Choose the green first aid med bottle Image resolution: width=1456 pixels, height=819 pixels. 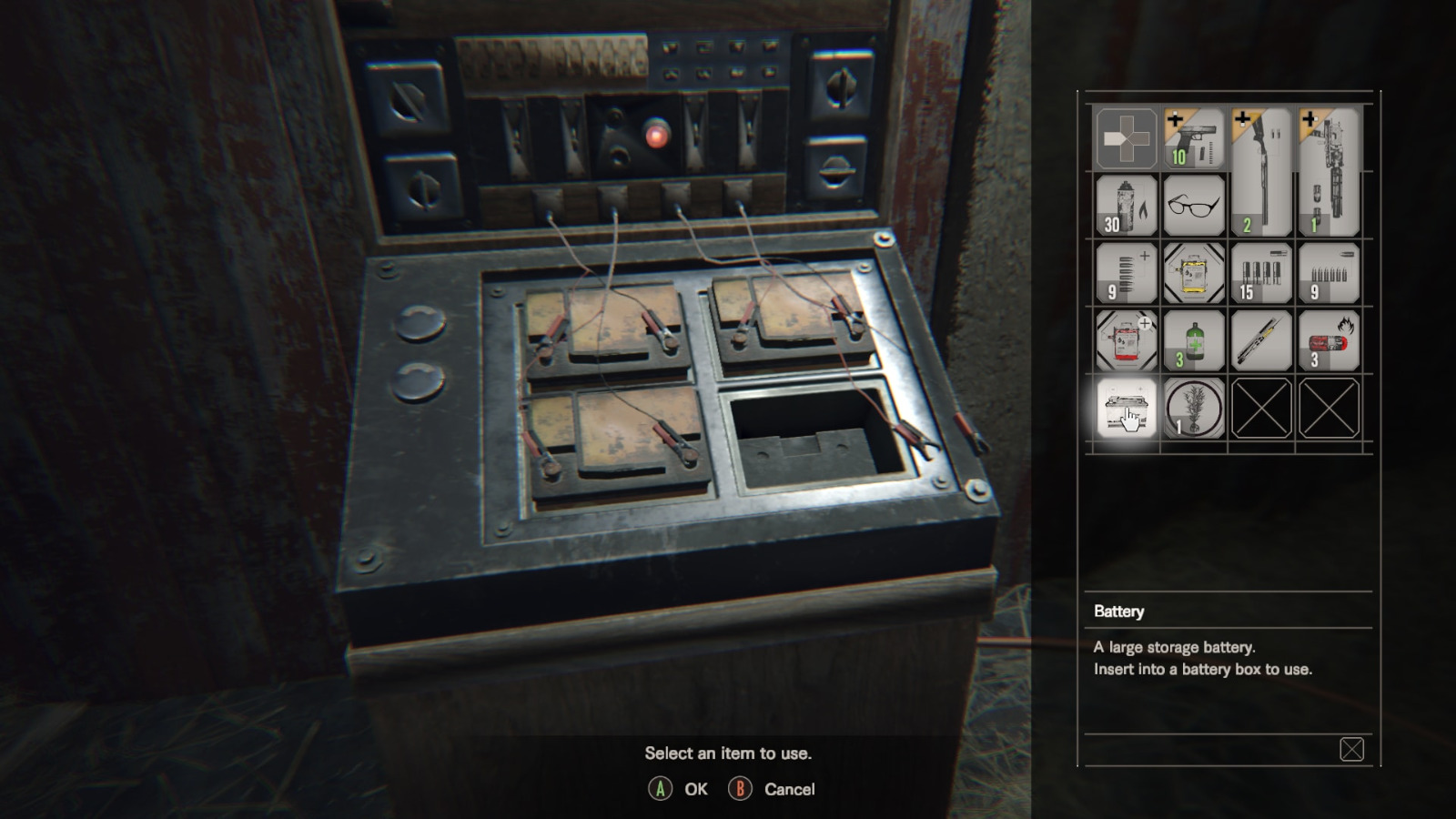(1194, 340)
